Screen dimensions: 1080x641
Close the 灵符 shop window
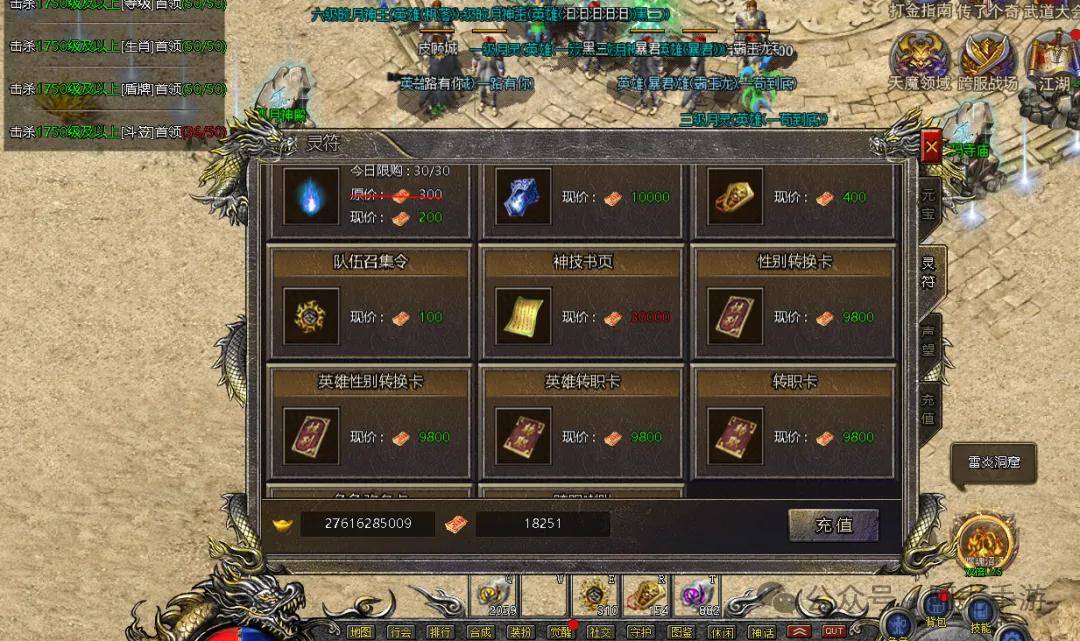pos(931,149)
